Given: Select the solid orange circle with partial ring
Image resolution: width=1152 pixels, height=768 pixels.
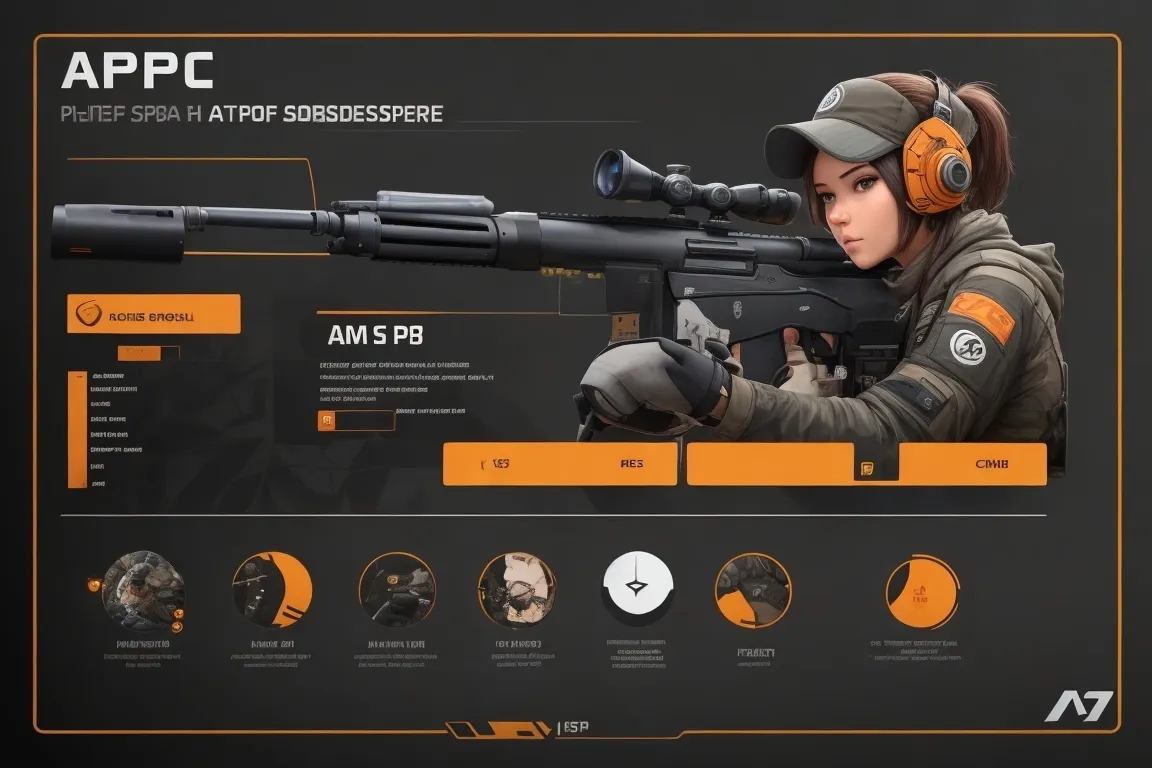Looking at the screenshot, I should pos(921,592).
